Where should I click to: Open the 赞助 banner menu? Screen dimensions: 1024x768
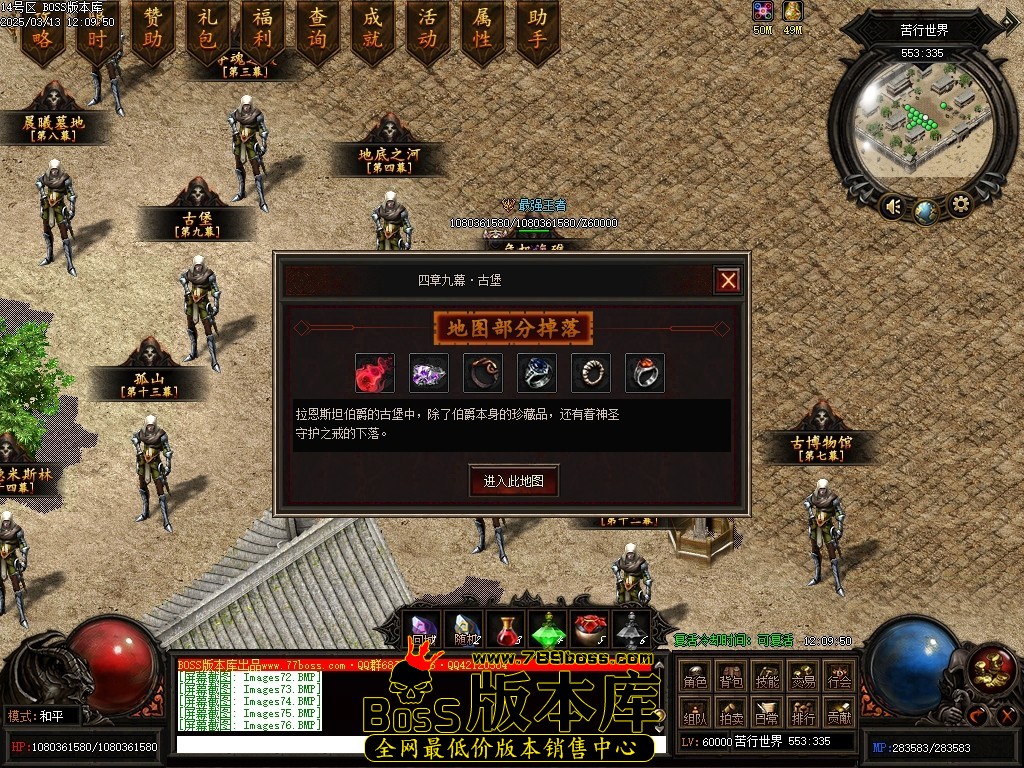[153, 28]
